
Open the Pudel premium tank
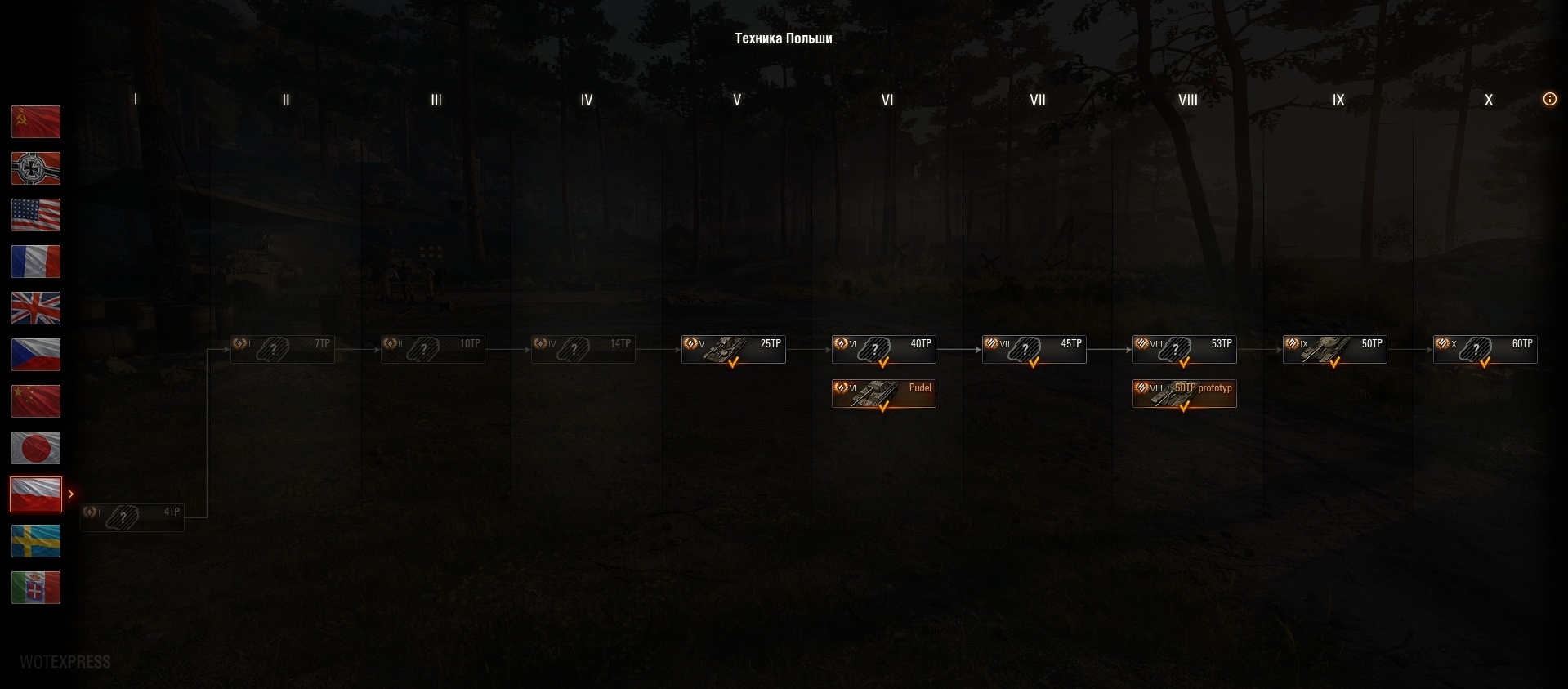point(884,393)
